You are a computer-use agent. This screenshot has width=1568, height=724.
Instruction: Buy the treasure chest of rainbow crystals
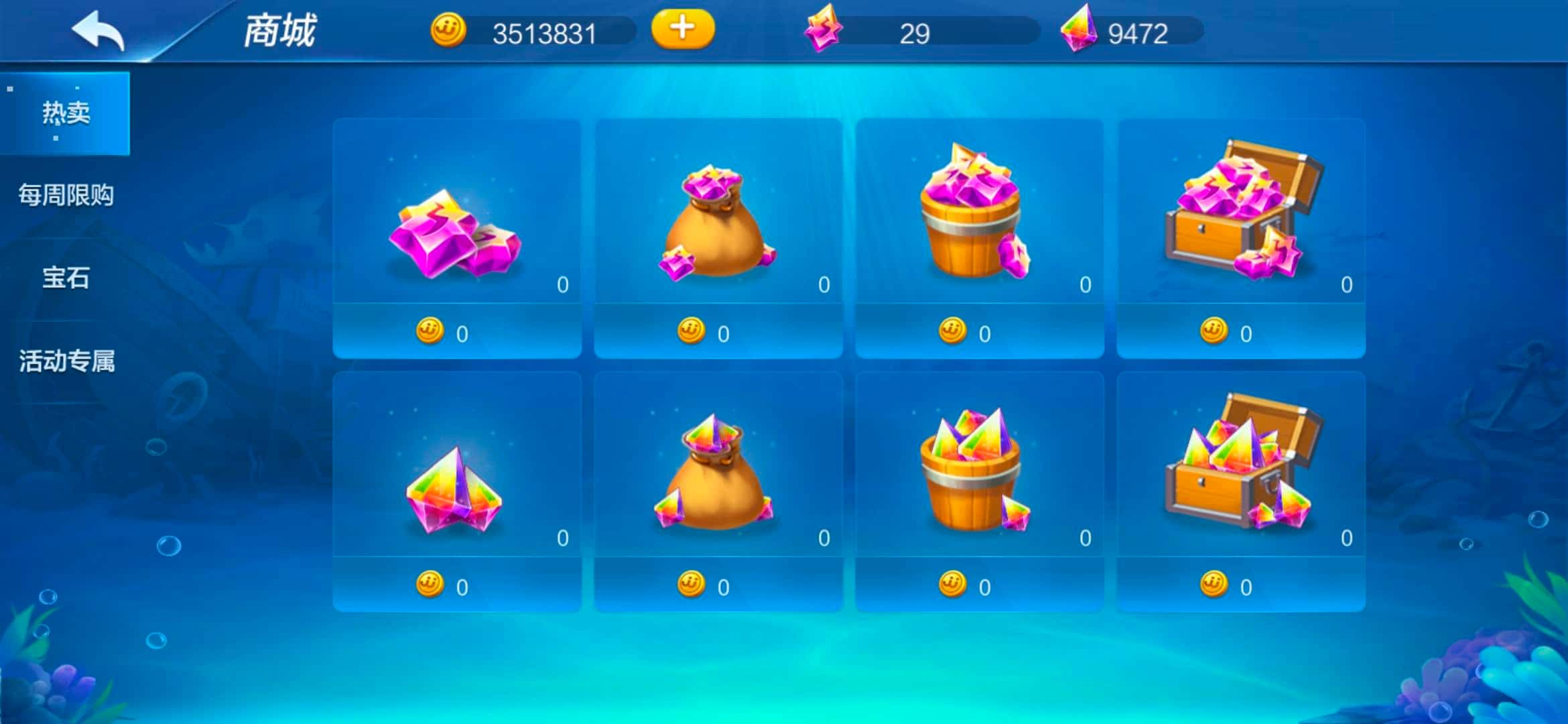(1240, 491)
